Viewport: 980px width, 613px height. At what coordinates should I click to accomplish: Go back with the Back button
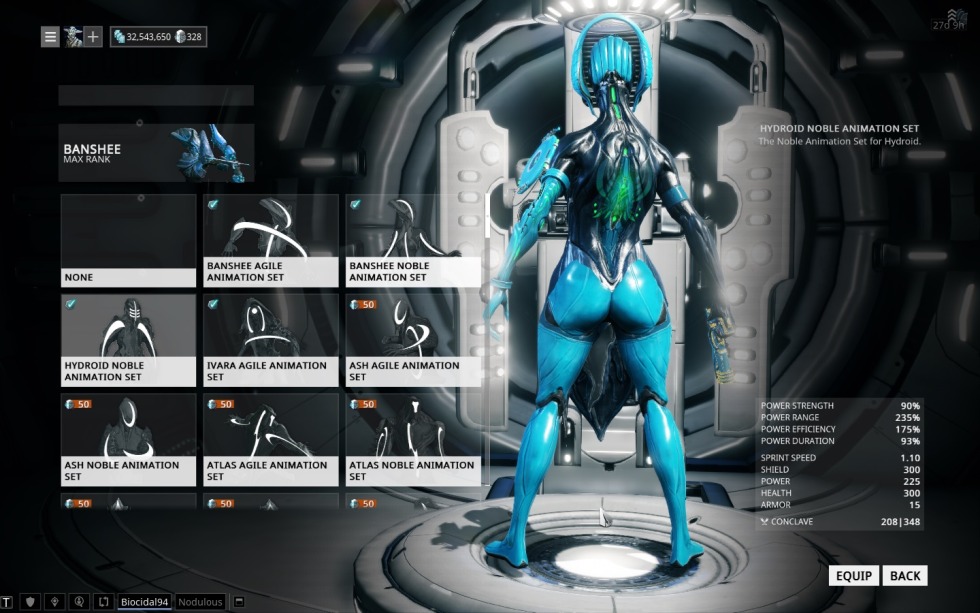pos(905,576)
